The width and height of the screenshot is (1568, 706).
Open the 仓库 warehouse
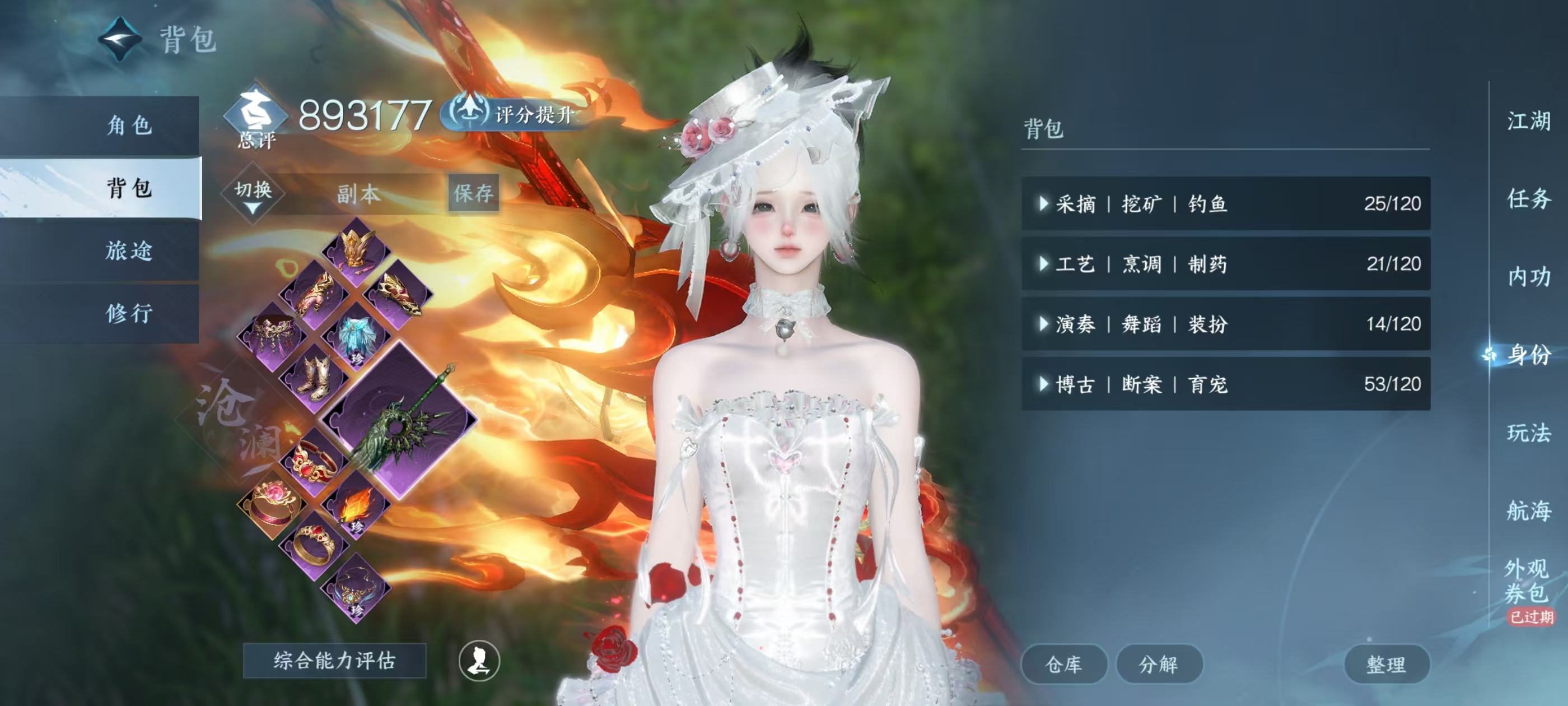click(1064, 666)
